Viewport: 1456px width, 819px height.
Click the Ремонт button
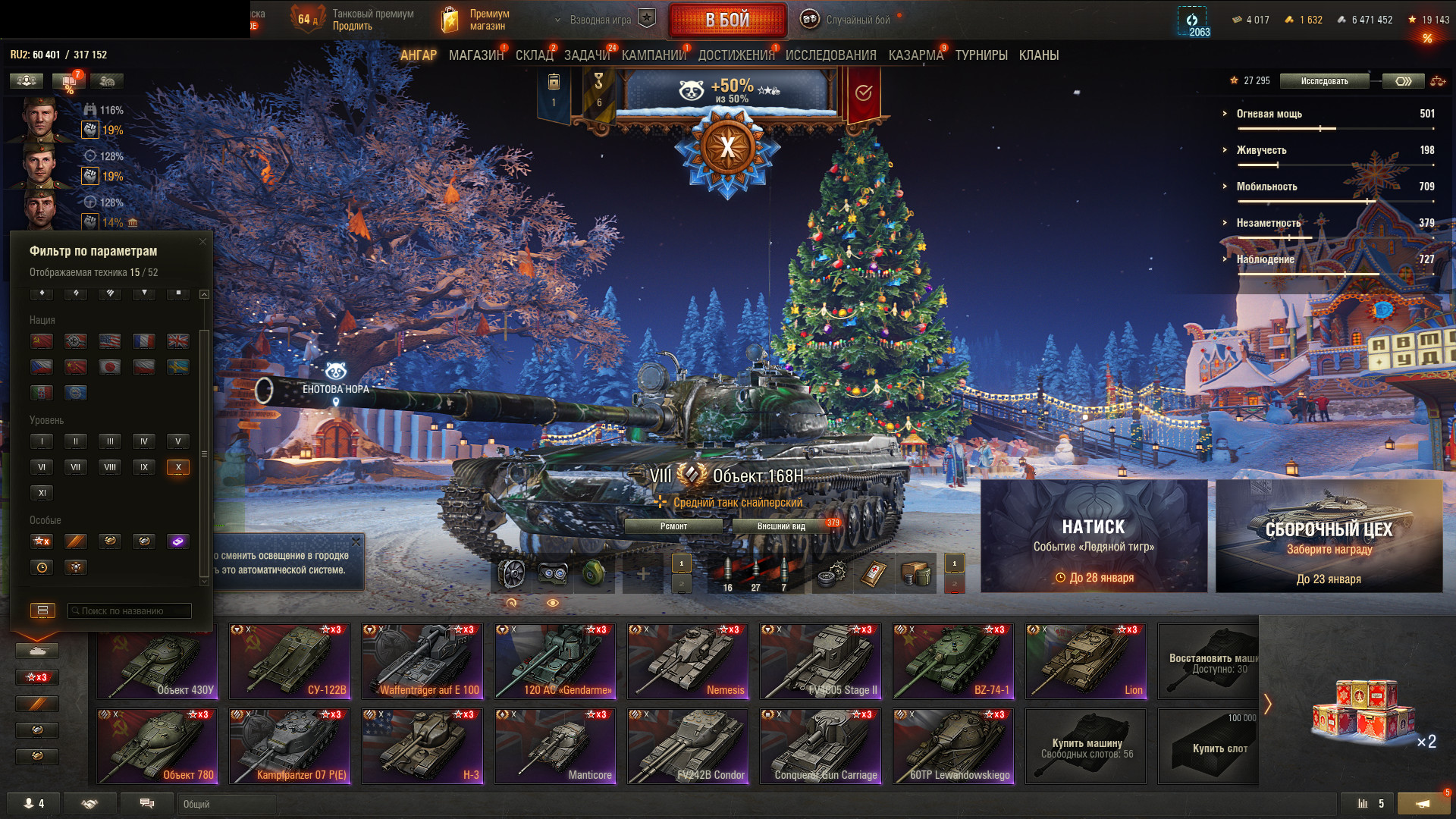tap(673, 526)
